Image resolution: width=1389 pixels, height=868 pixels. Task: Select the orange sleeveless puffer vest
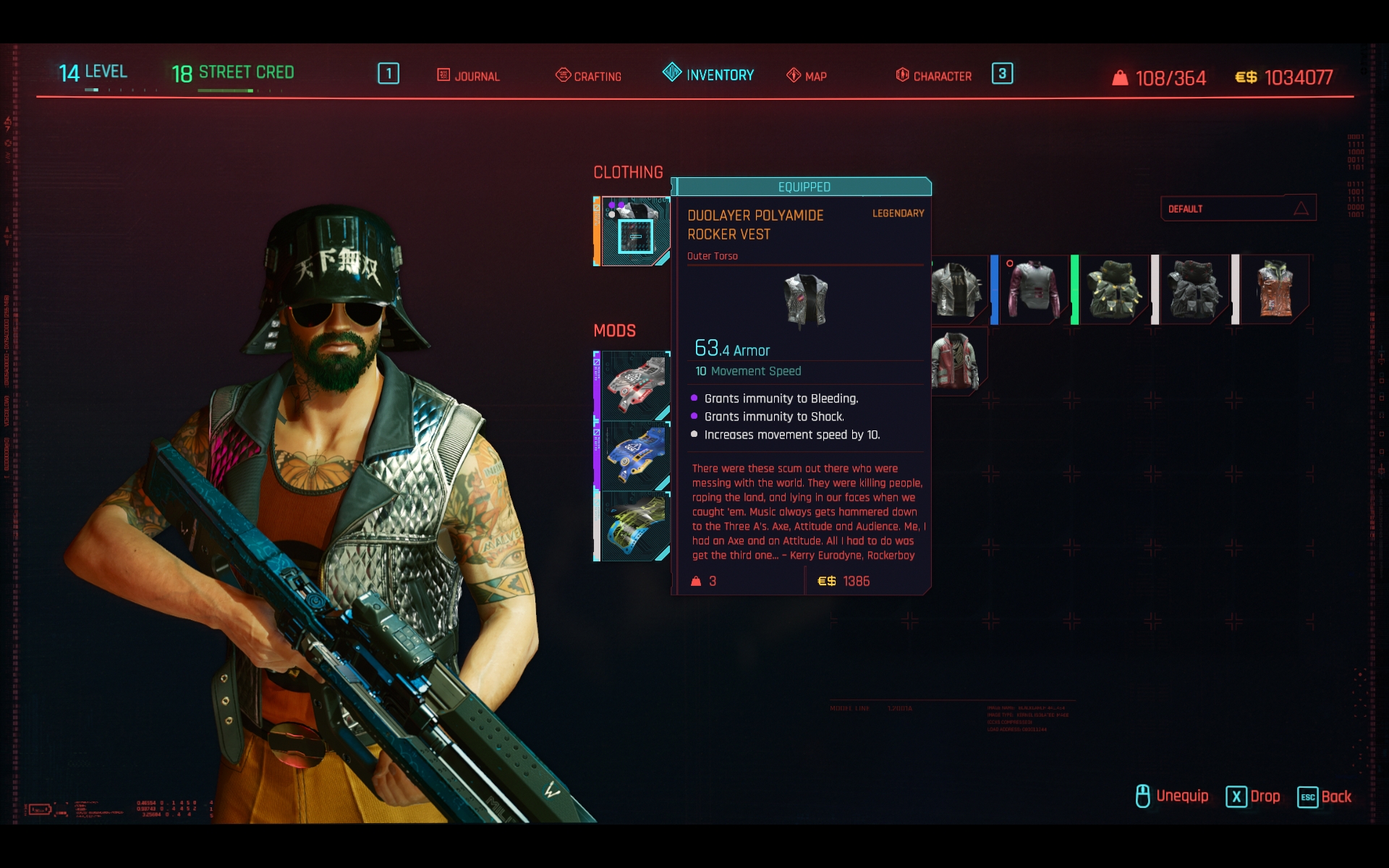(1275, 290)
